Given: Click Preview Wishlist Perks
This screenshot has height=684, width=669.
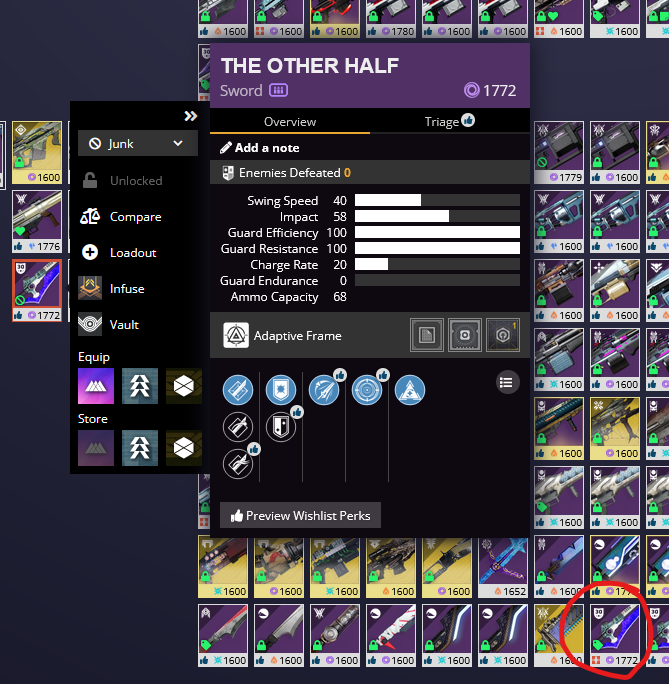Looking at the screenshot, I should point(300,516).
